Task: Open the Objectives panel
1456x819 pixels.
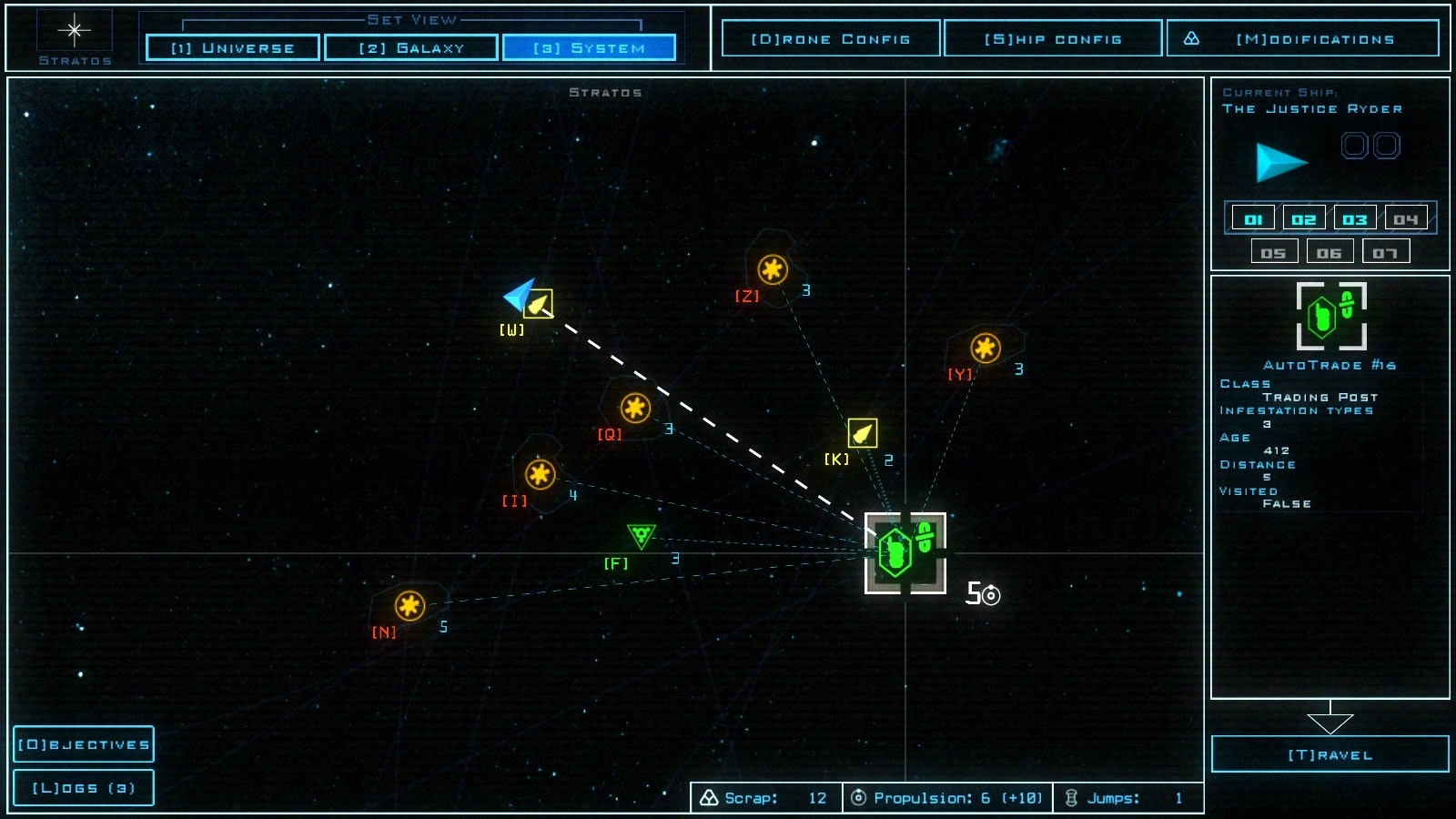Action: point(84,743)
